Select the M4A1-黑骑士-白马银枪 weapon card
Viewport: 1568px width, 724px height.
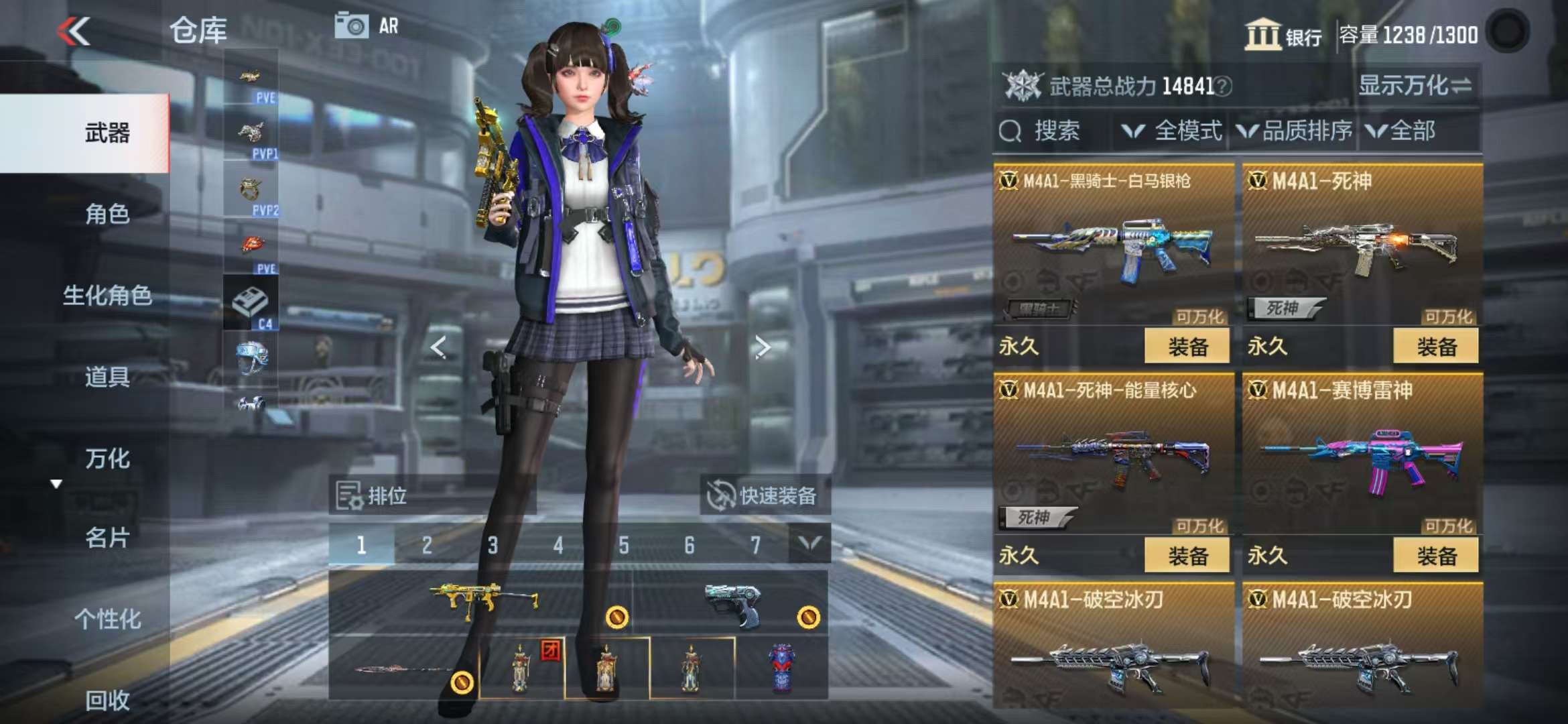[x=1112, y=248]
